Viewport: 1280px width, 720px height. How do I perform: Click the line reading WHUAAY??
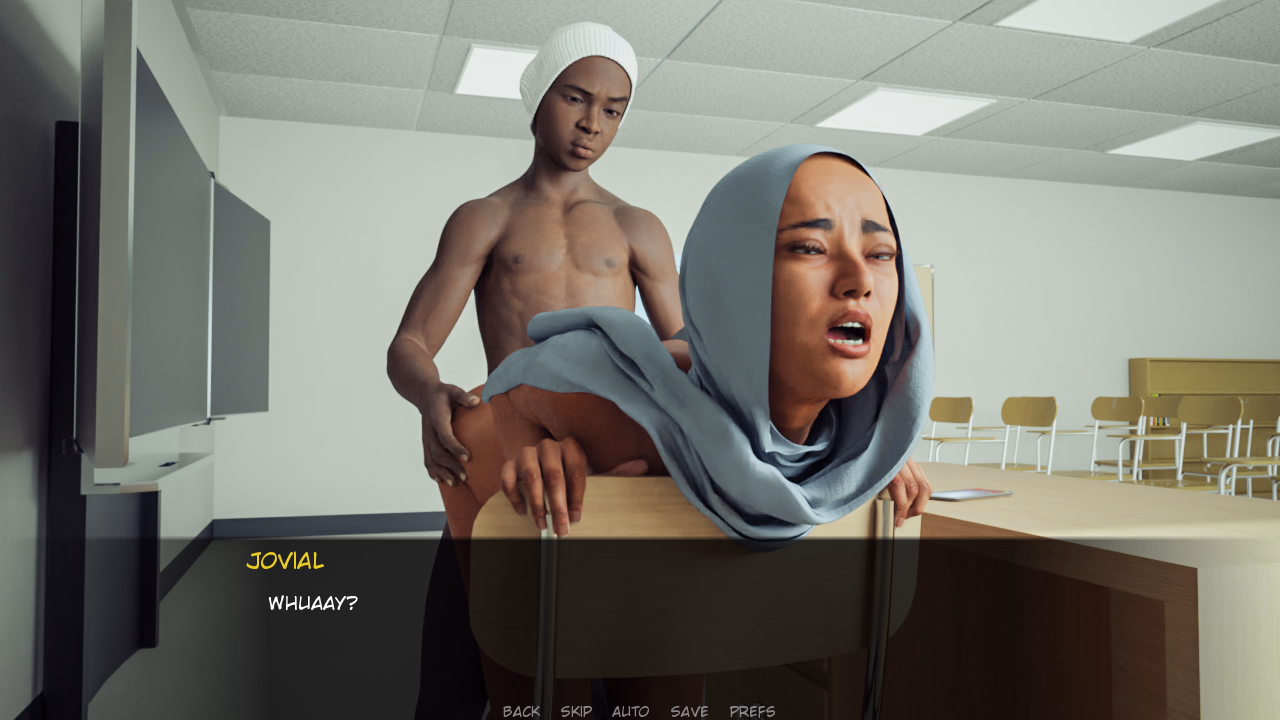312,602
